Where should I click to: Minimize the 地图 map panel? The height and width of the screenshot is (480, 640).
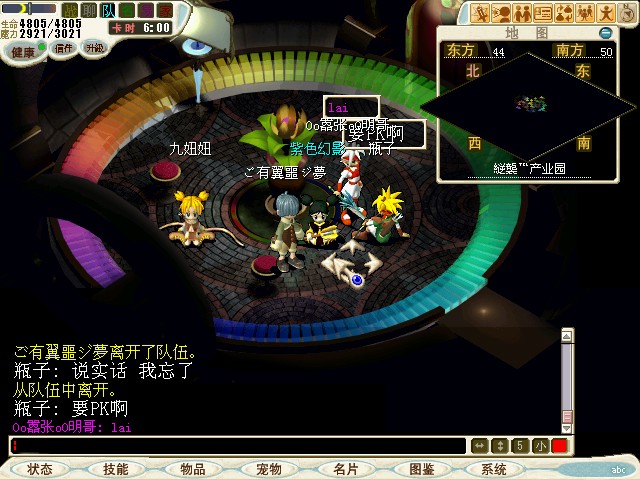[605, 33]
